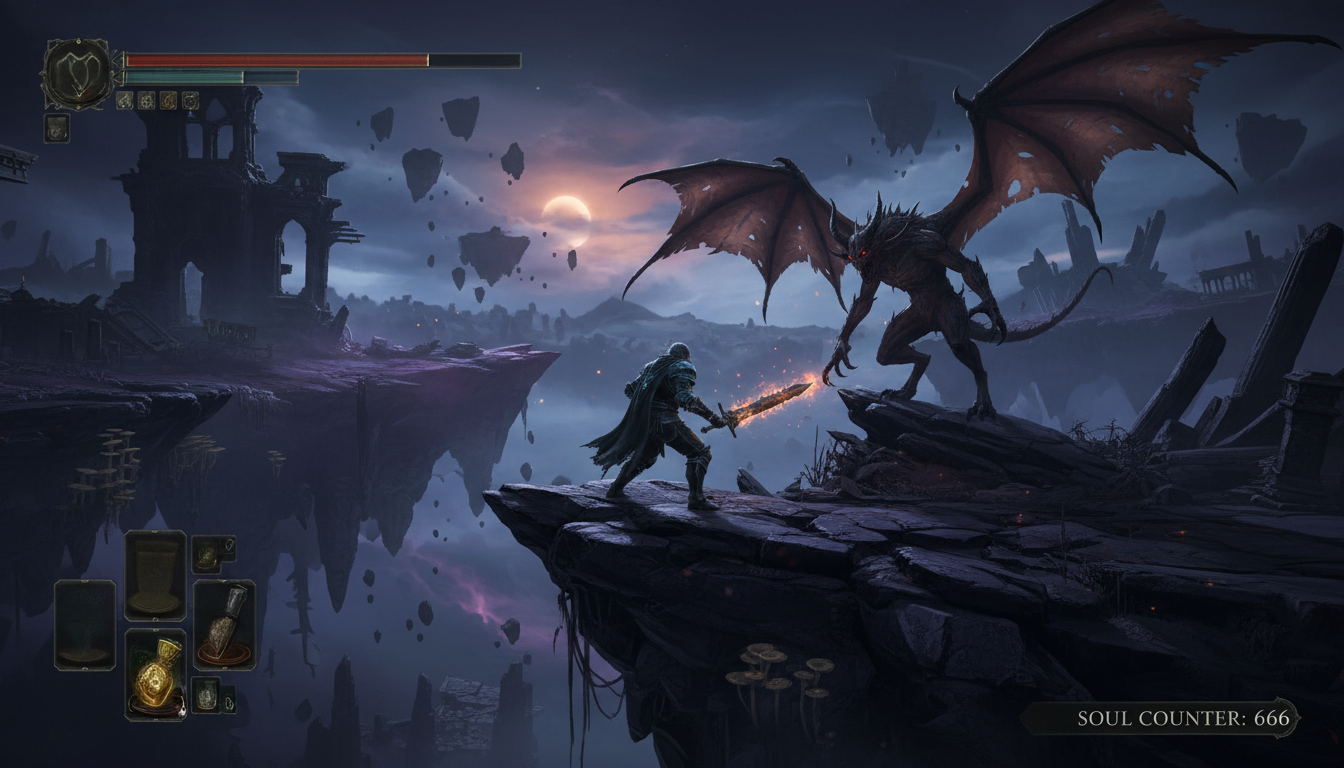Viewport: 1344px width, 768px height.
Task: Select the gear-shaped fourth status effect icon
Action: coord(192,101)
